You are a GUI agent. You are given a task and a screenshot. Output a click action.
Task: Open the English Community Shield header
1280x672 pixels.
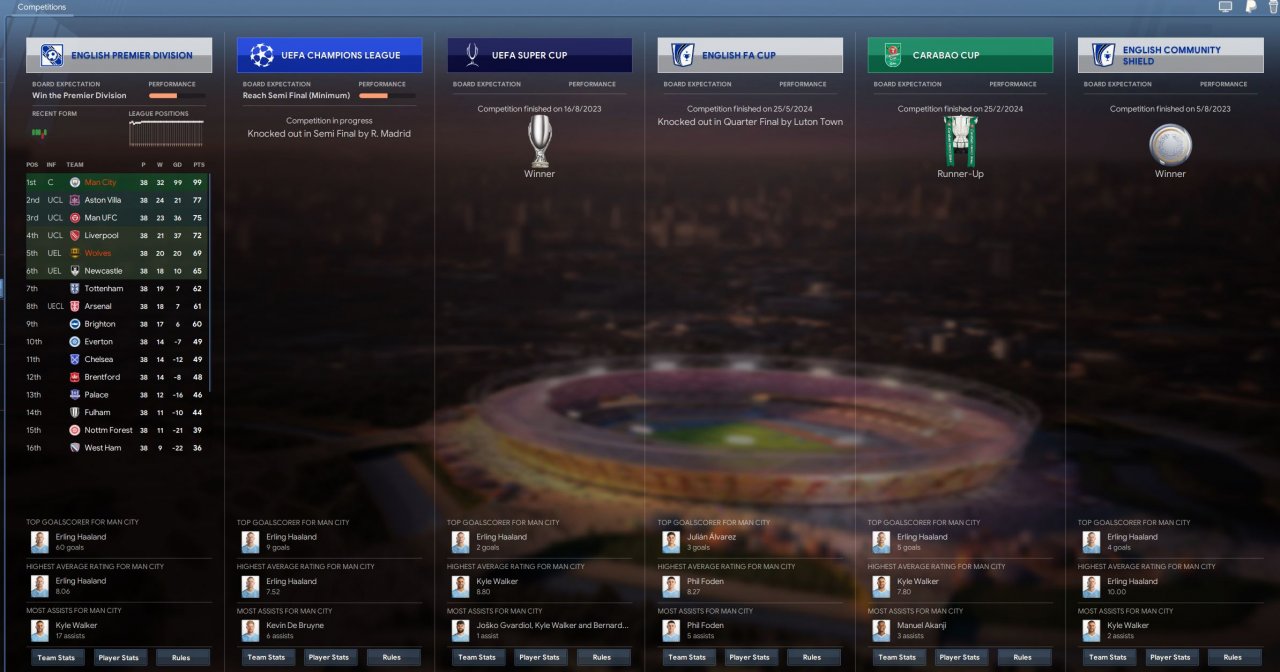pyautogui.click(x=1170, y=55)
